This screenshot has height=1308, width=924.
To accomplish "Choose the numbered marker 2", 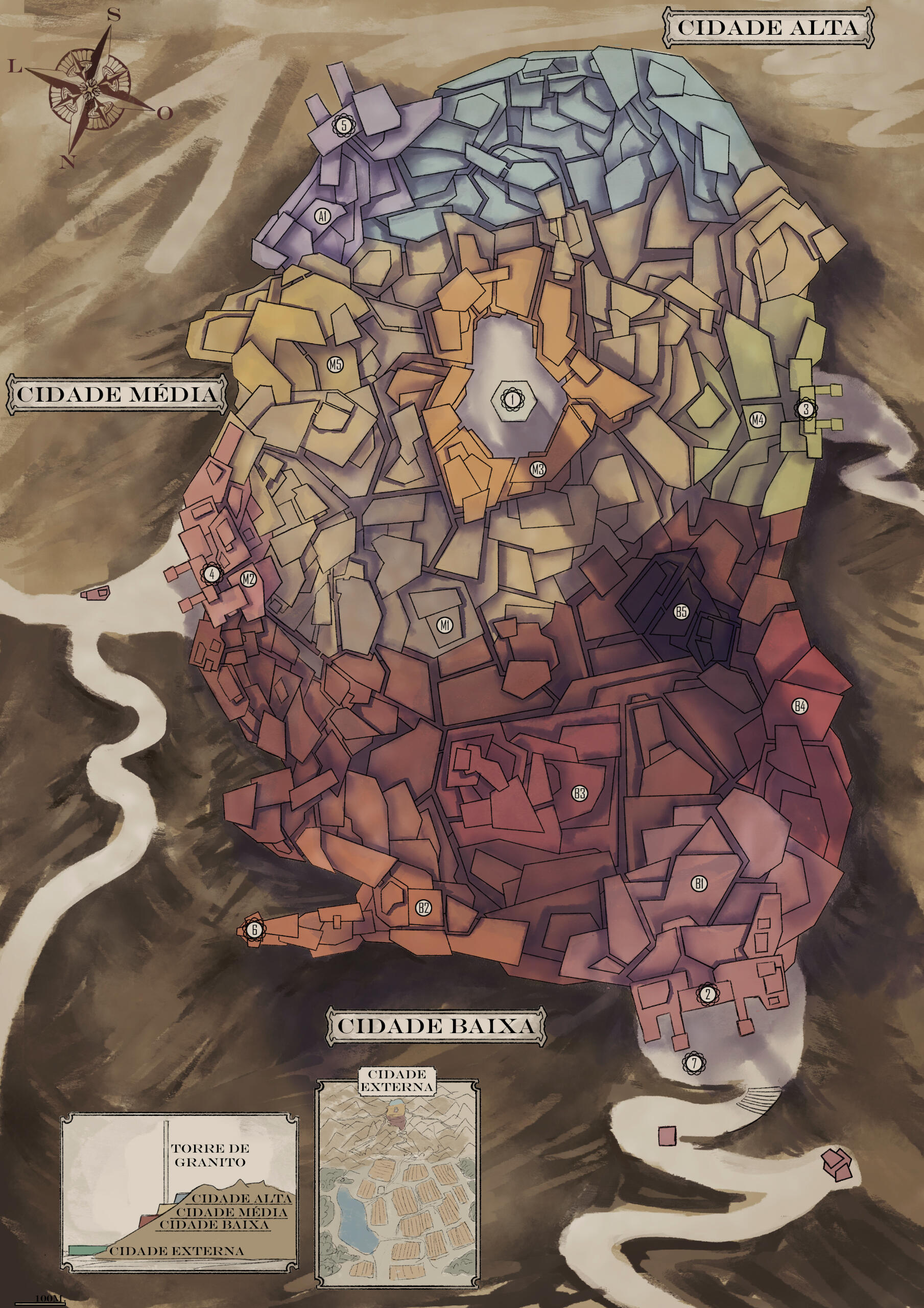I will [707, 994].
